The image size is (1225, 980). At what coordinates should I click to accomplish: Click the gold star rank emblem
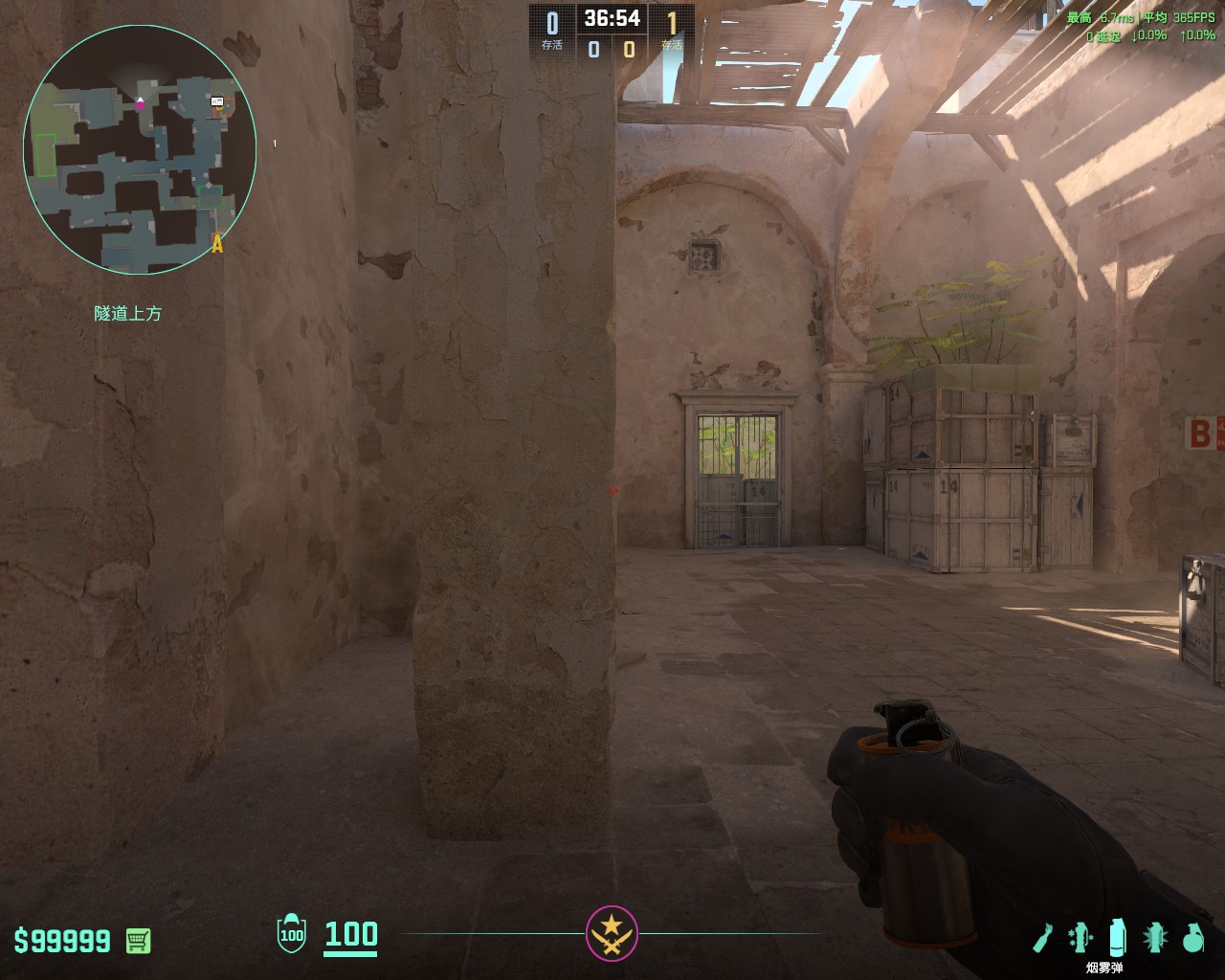click(612, 932)
